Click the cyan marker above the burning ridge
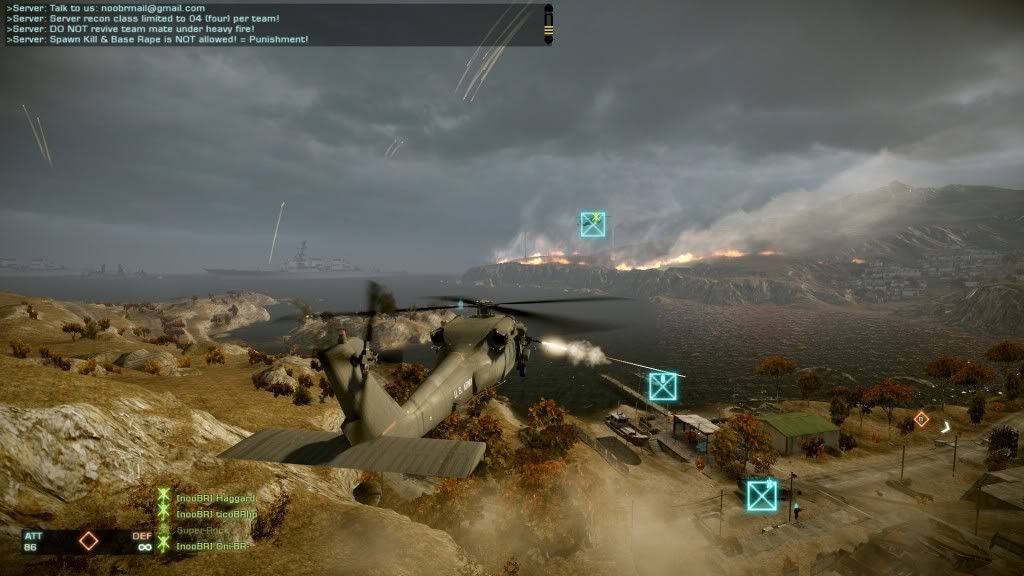This screenshot has height=576, width=1024. 593,224
